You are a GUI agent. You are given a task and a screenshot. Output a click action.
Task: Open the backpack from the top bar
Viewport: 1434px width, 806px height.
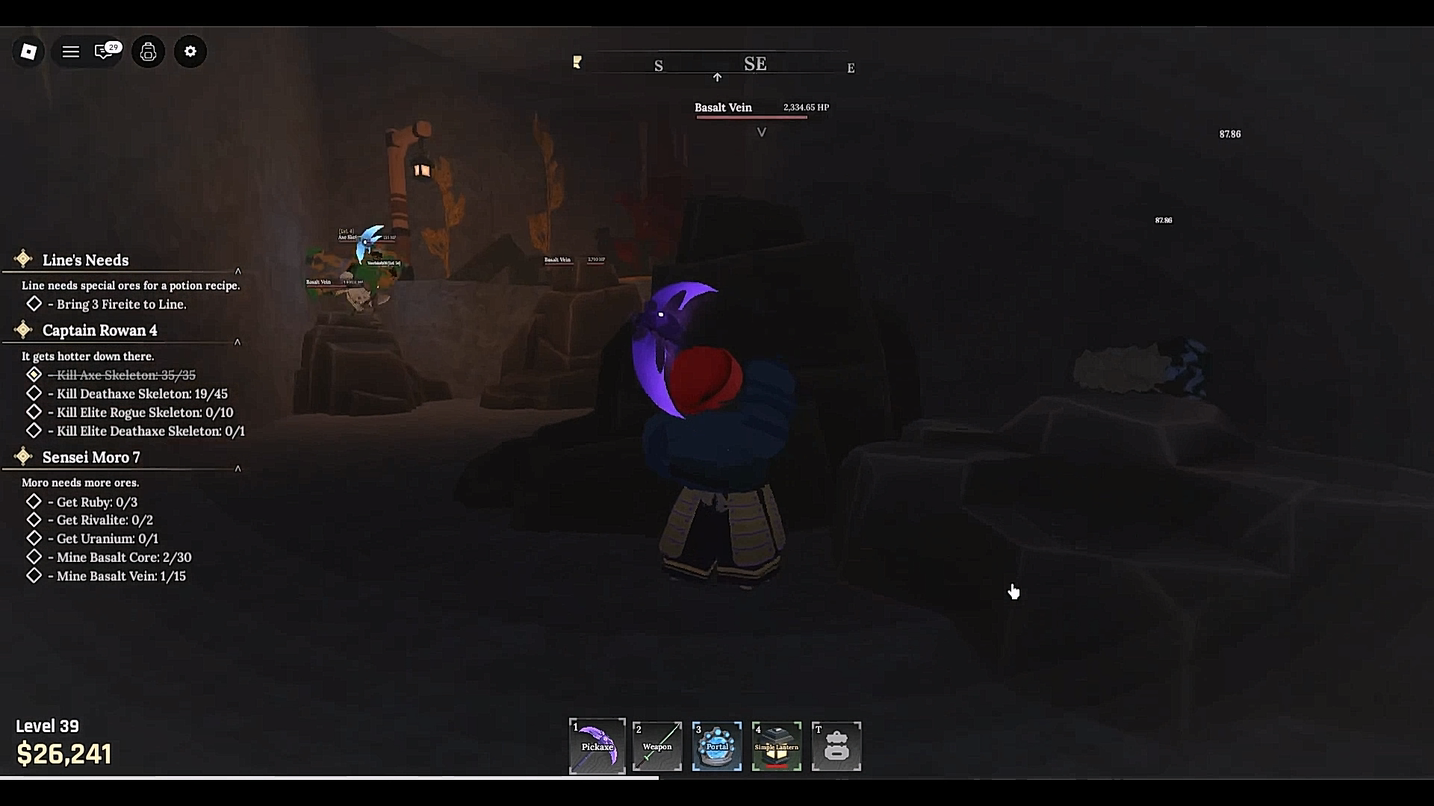148,52
